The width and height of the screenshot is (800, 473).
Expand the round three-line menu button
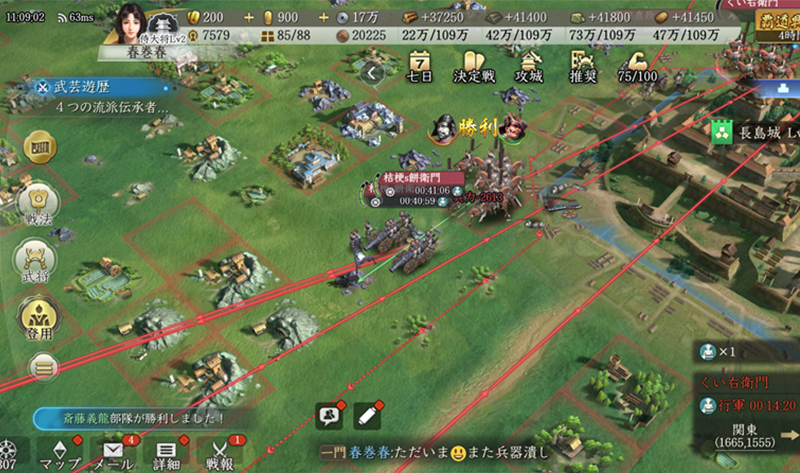[40, 366]
